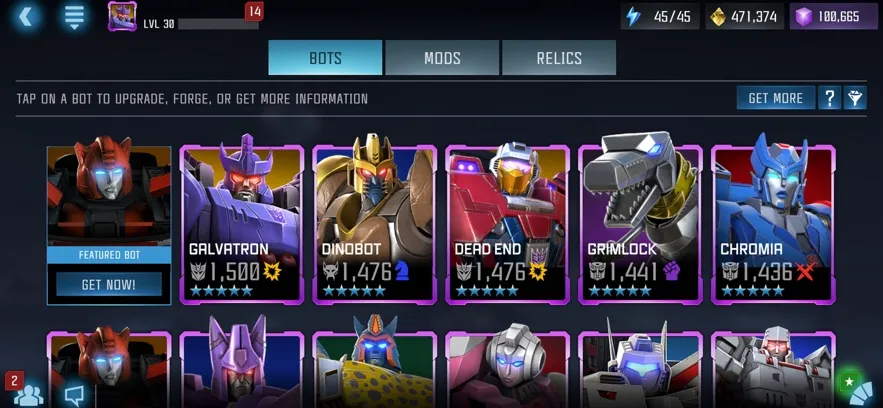Open the hamburger main menu
This screenshot has width=883, height=408.
click(74, 16)
